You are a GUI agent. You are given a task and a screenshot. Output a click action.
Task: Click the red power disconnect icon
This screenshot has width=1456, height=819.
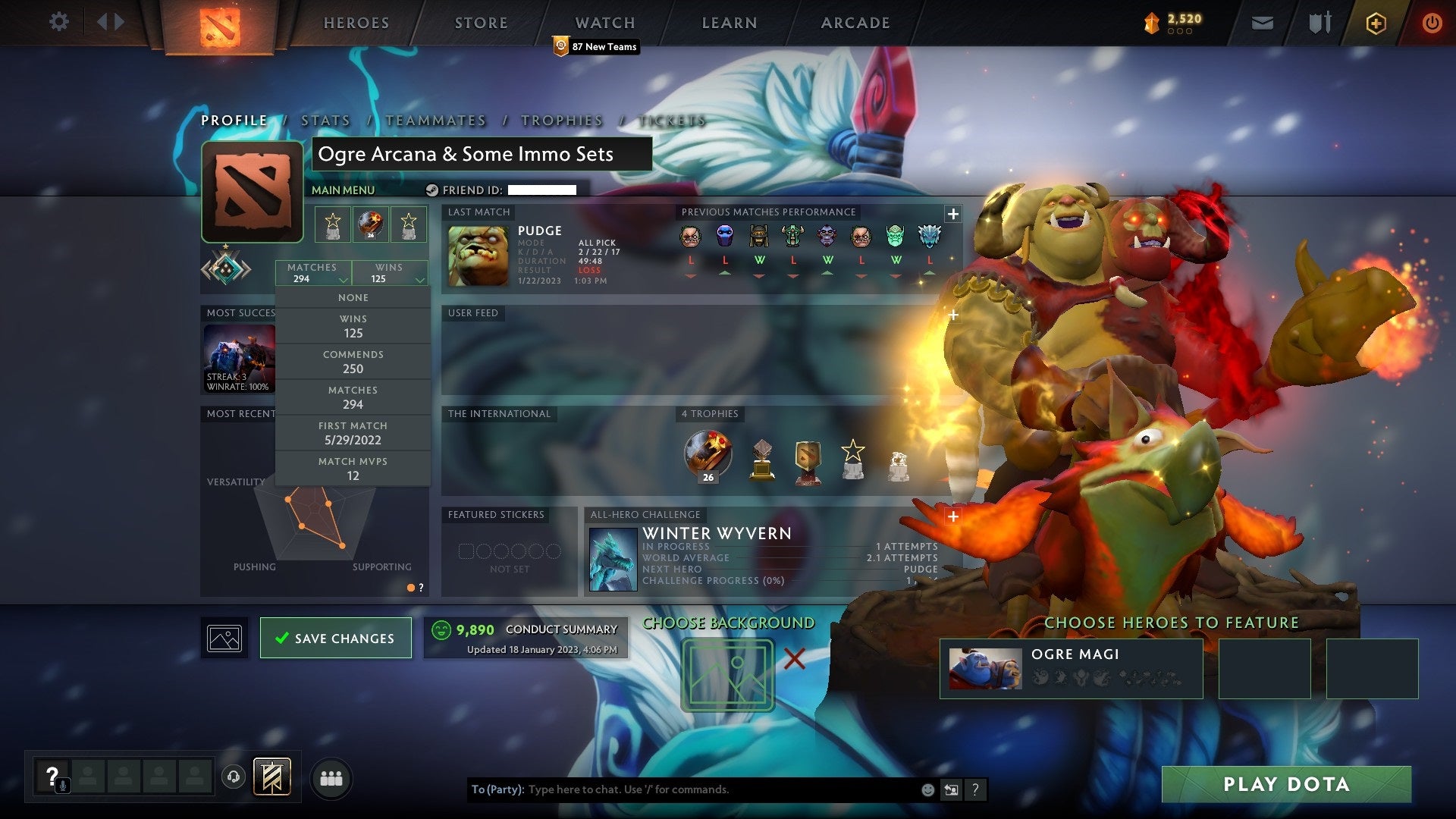click(1432, 23)
